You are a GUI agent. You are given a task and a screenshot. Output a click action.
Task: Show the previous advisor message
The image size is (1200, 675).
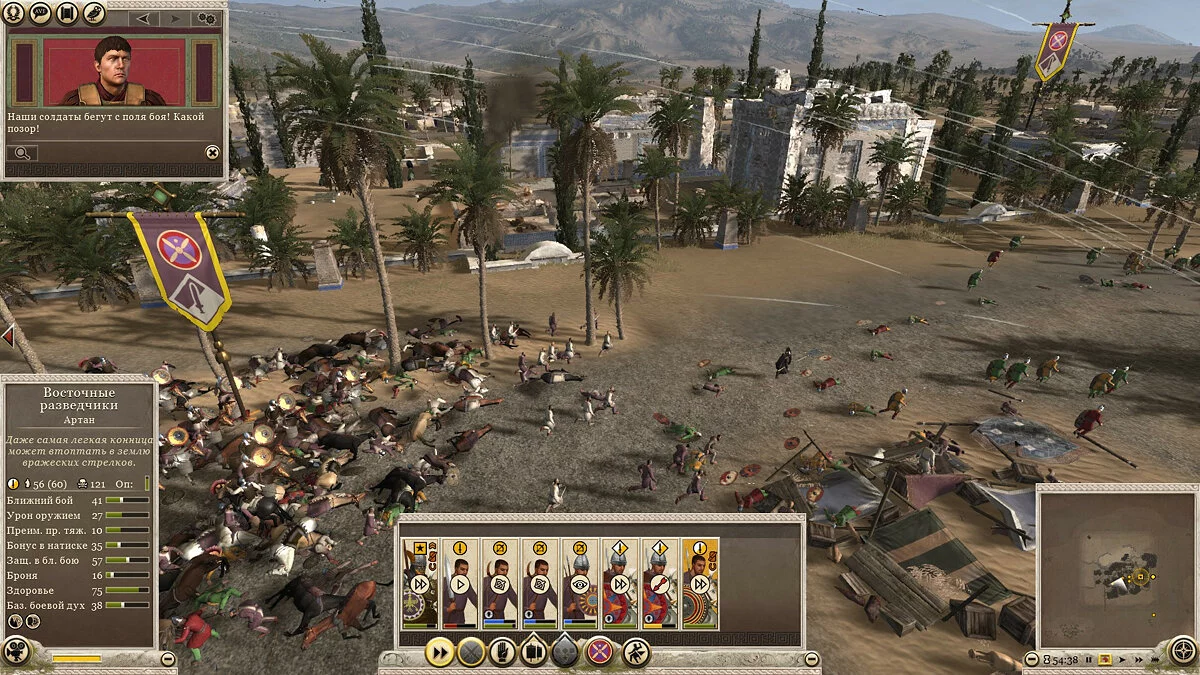coord(143,18)
